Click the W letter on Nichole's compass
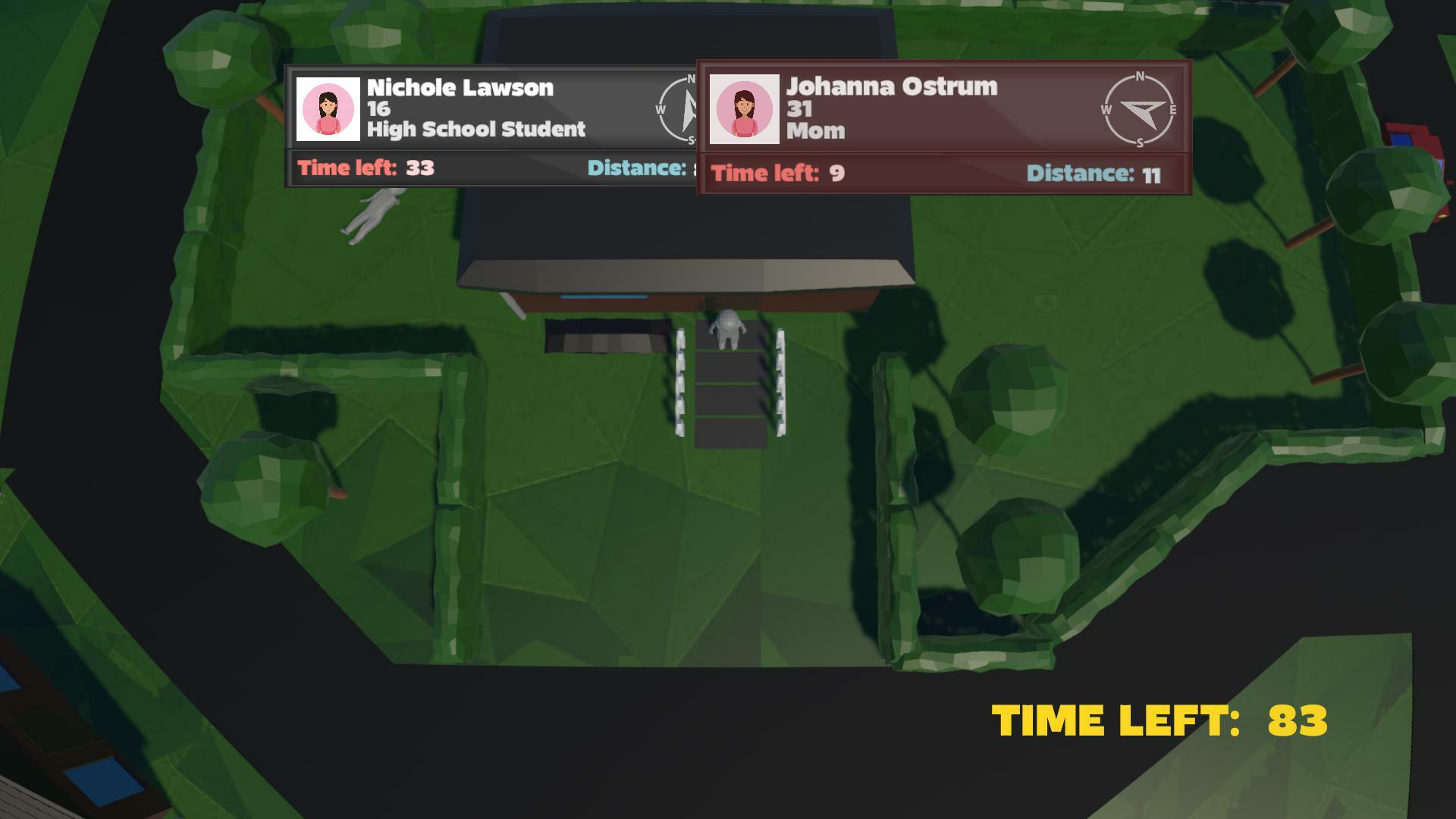The height and width of the screenshot is (819, 1456). click(x=661, y=111)
